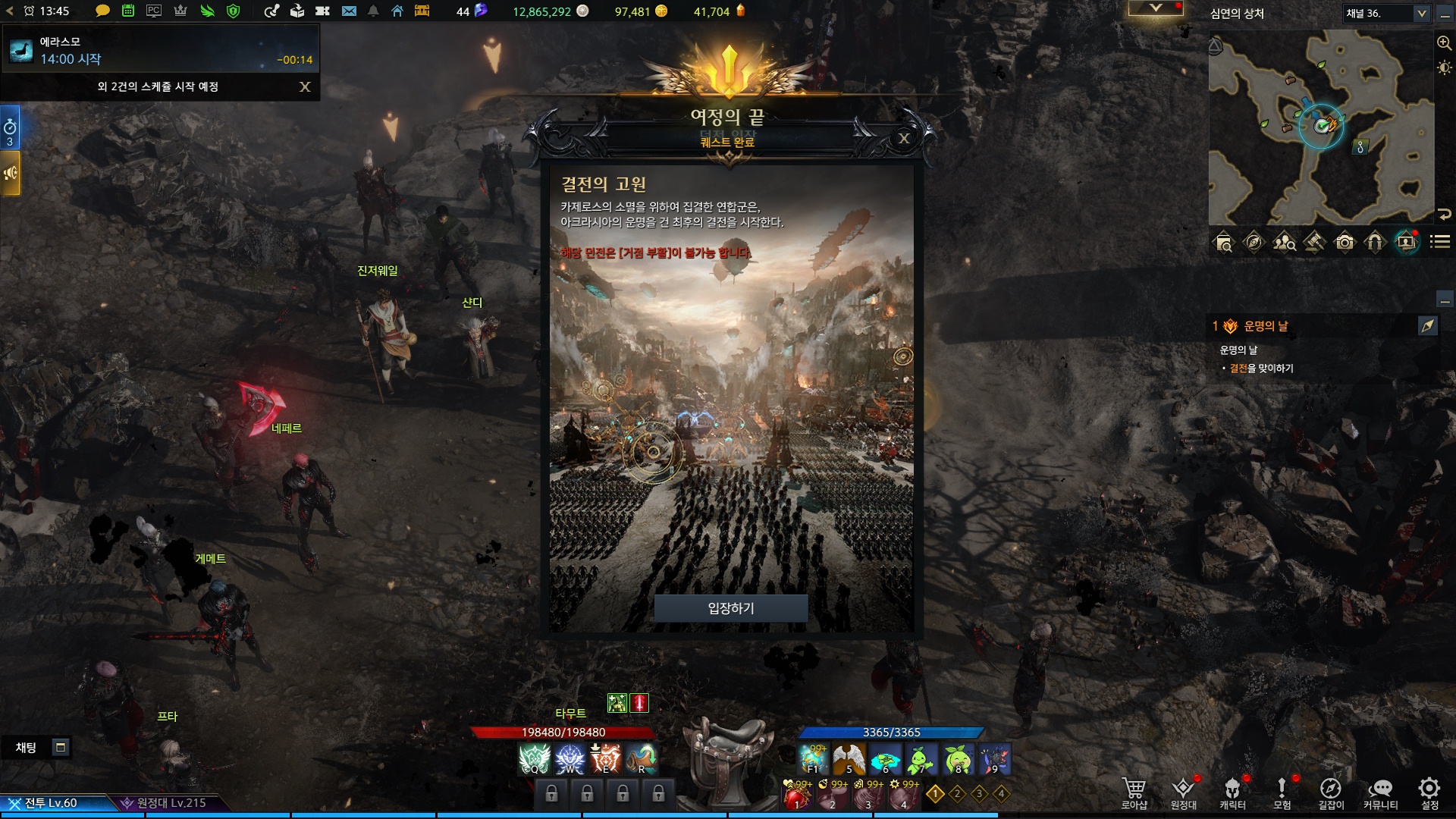Open the 커뮤니티 community menu
The image size is (1456, 819).
[x=1380, y=792]
